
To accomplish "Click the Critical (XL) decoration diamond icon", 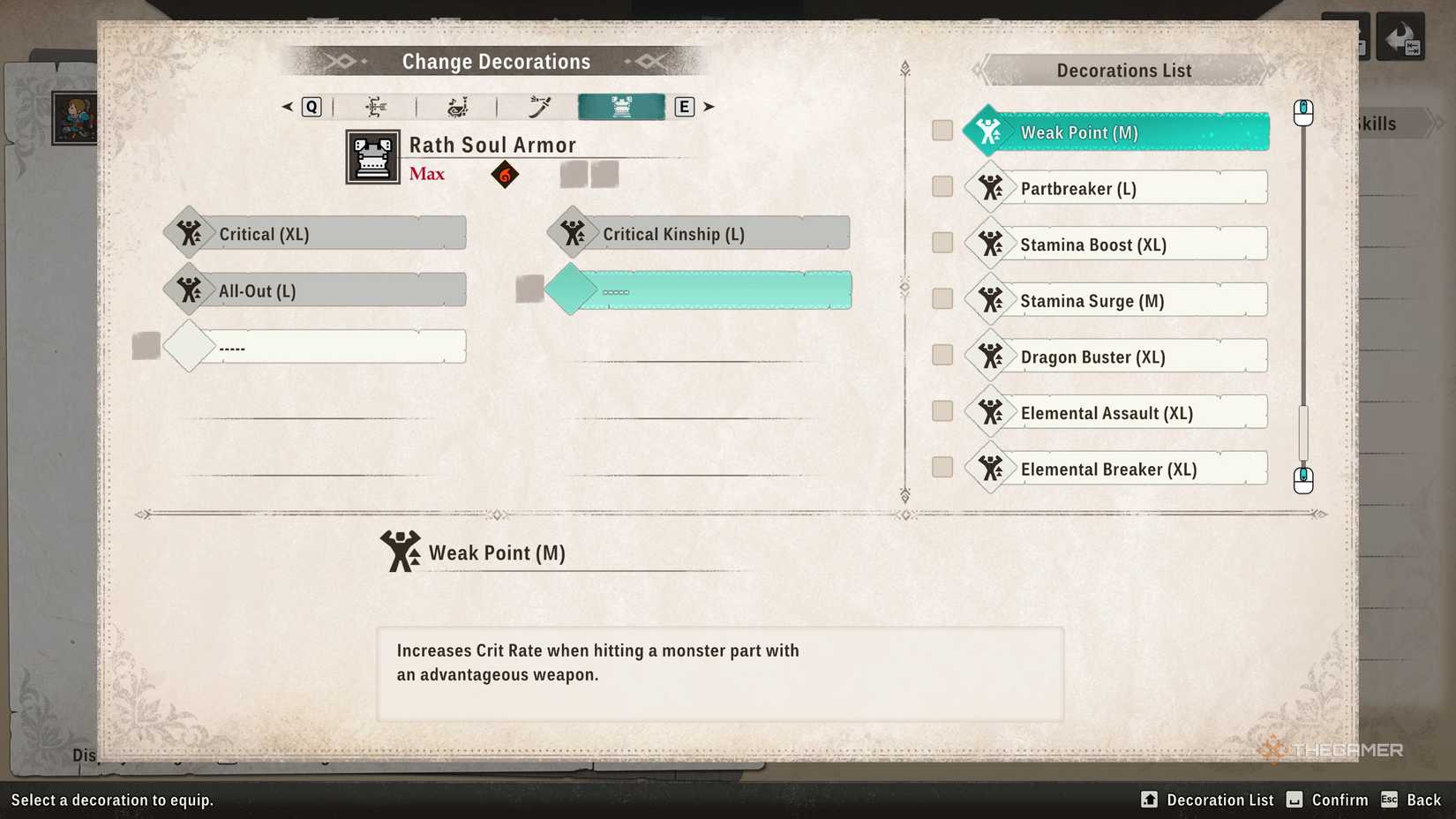I will click(188, 232).
